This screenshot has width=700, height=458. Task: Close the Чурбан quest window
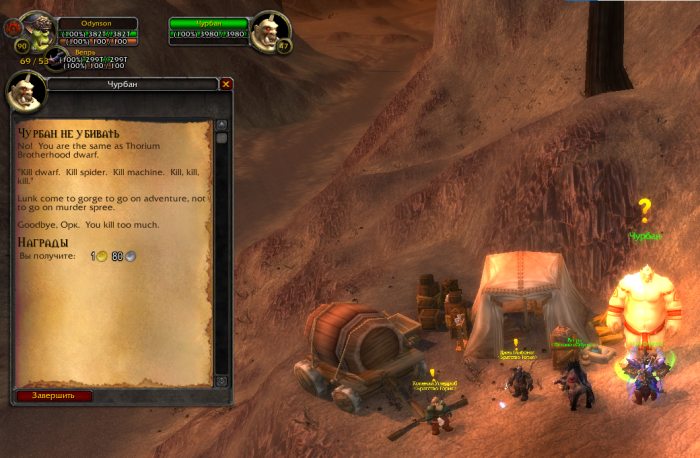226,85
